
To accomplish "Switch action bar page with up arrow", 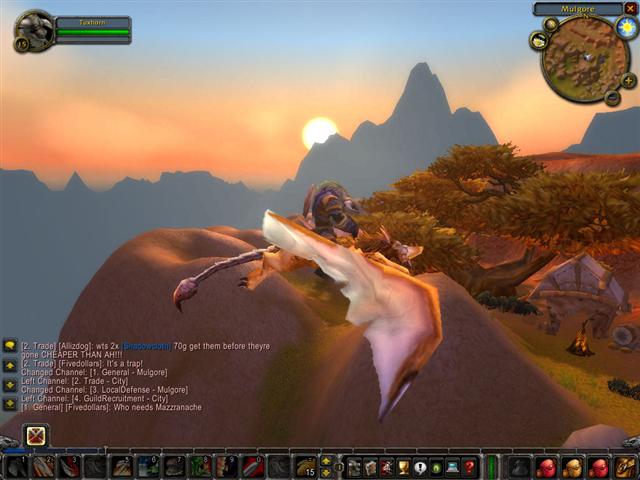I will tap(326, 461).
